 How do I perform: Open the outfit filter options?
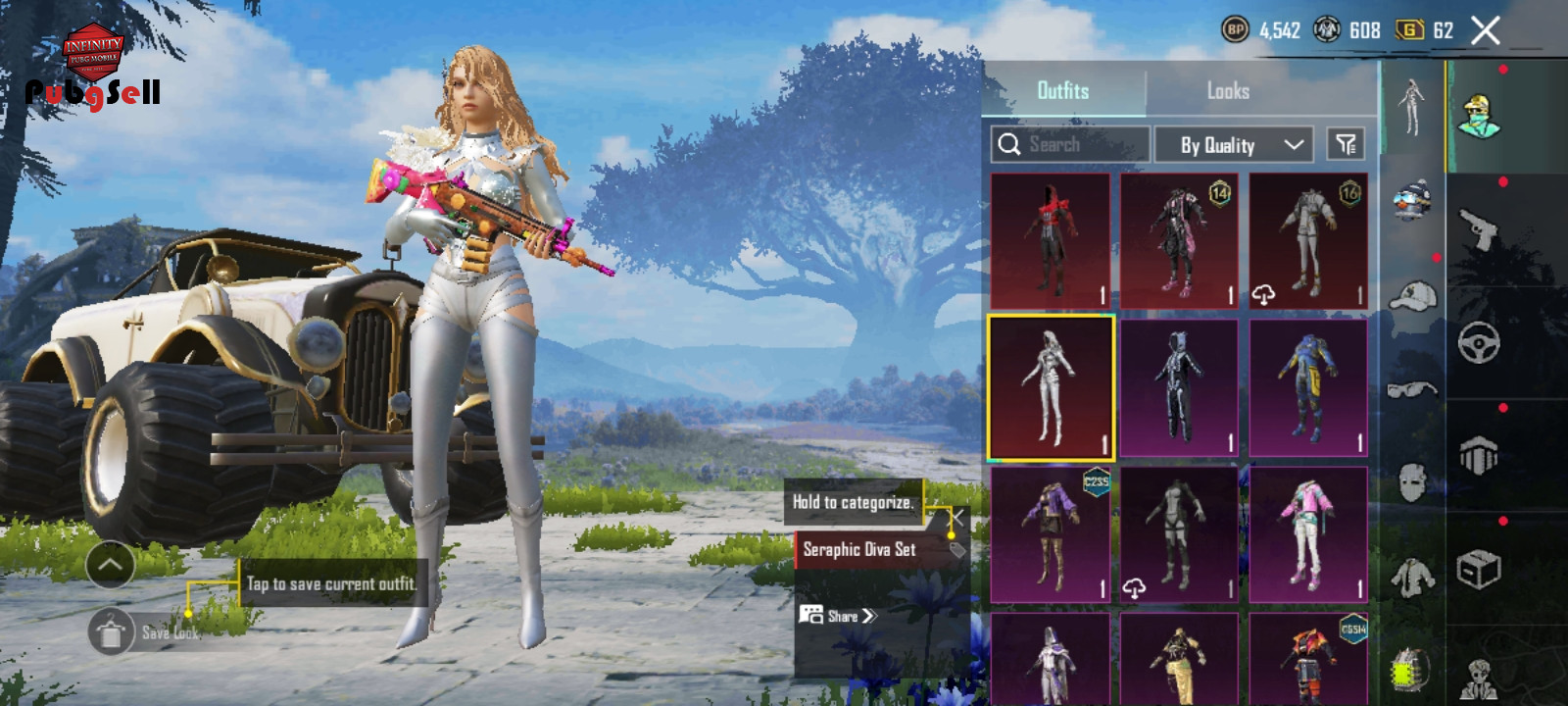tap(1346, 144)
